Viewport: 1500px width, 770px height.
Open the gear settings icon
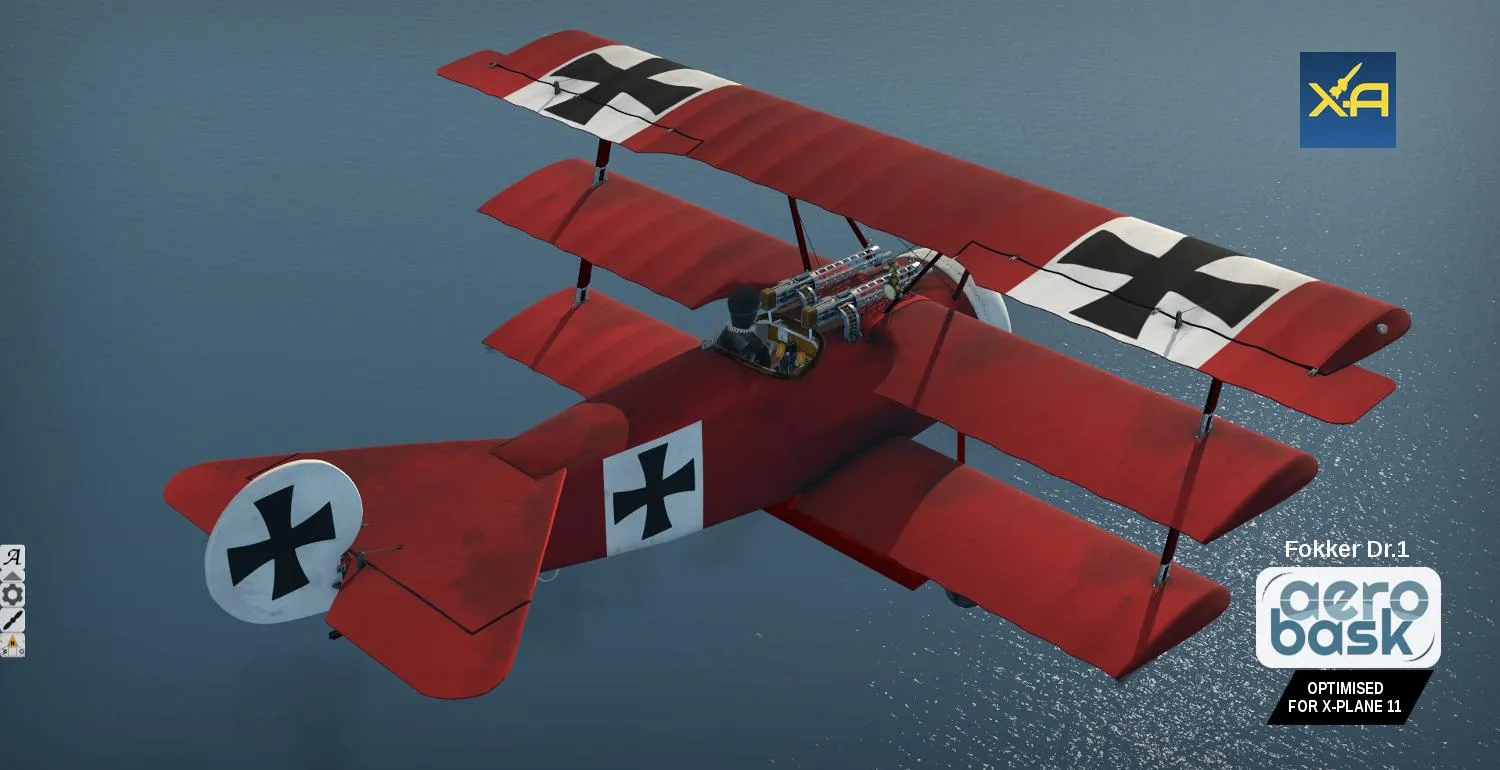(x=12, y=595)
